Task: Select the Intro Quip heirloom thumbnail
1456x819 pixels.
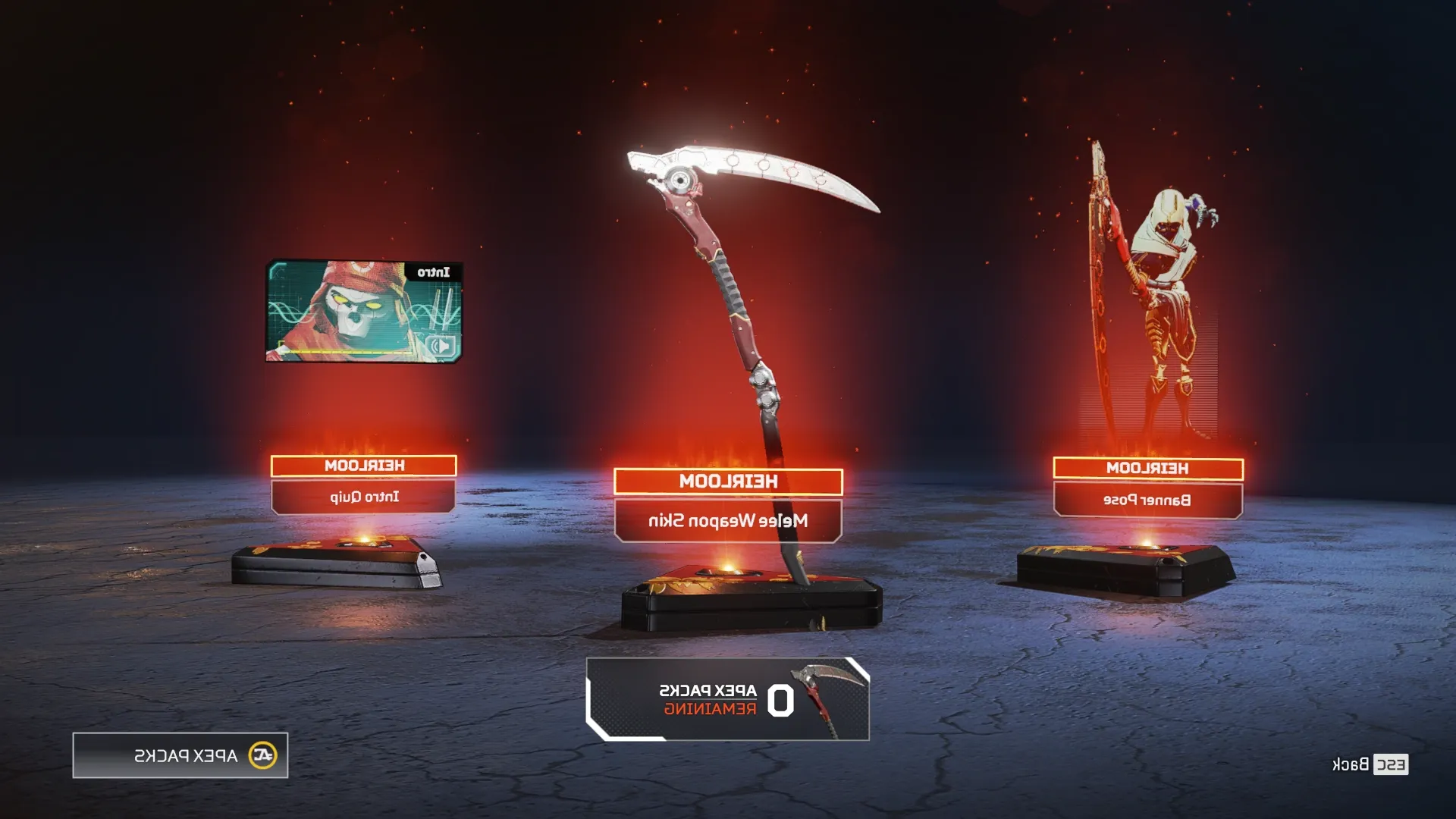Action: [x=363, y=312]
